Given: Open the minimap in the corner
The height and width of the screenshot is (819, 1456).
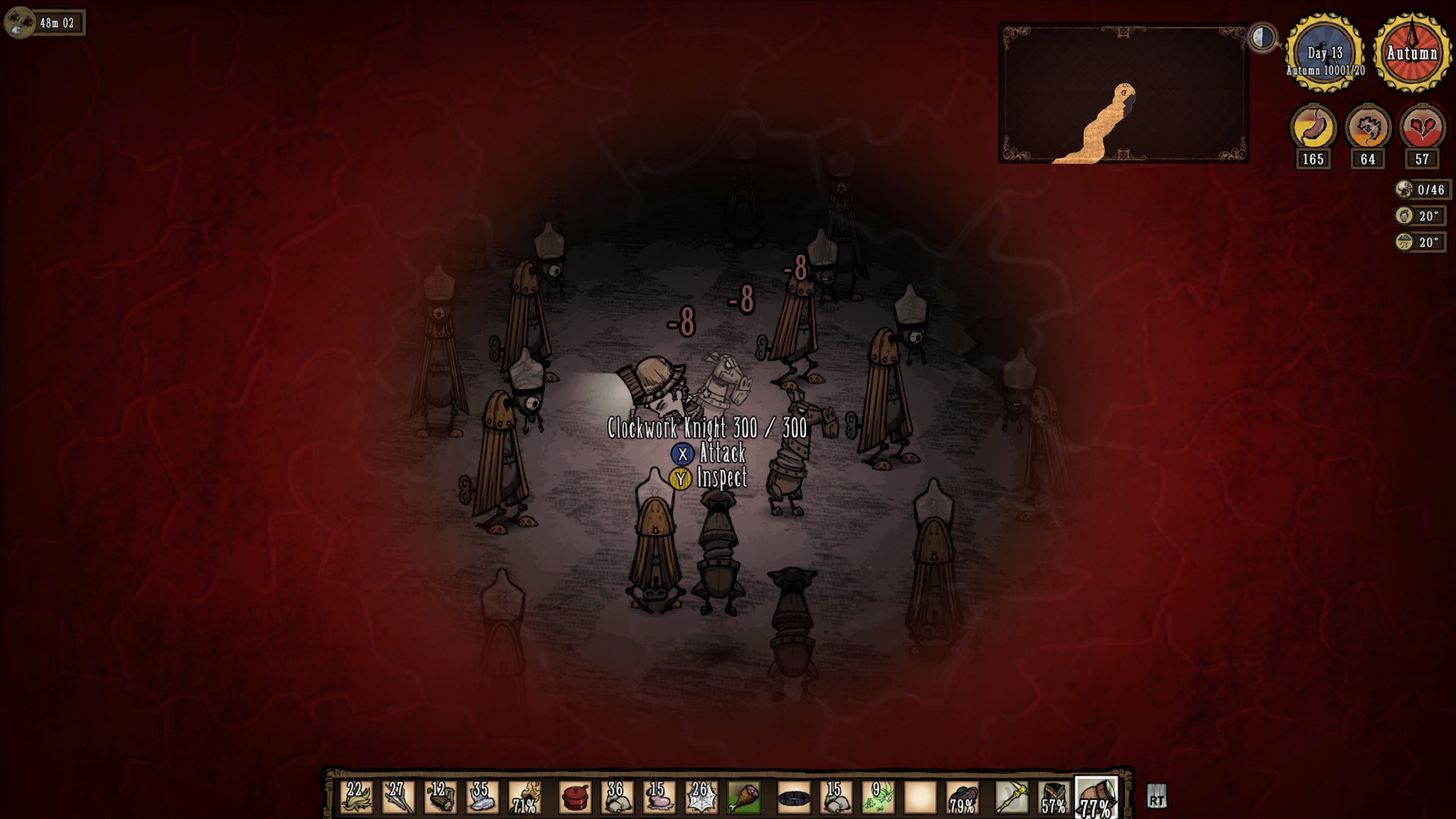Looking at the screenshot, I should point(1123,93).
